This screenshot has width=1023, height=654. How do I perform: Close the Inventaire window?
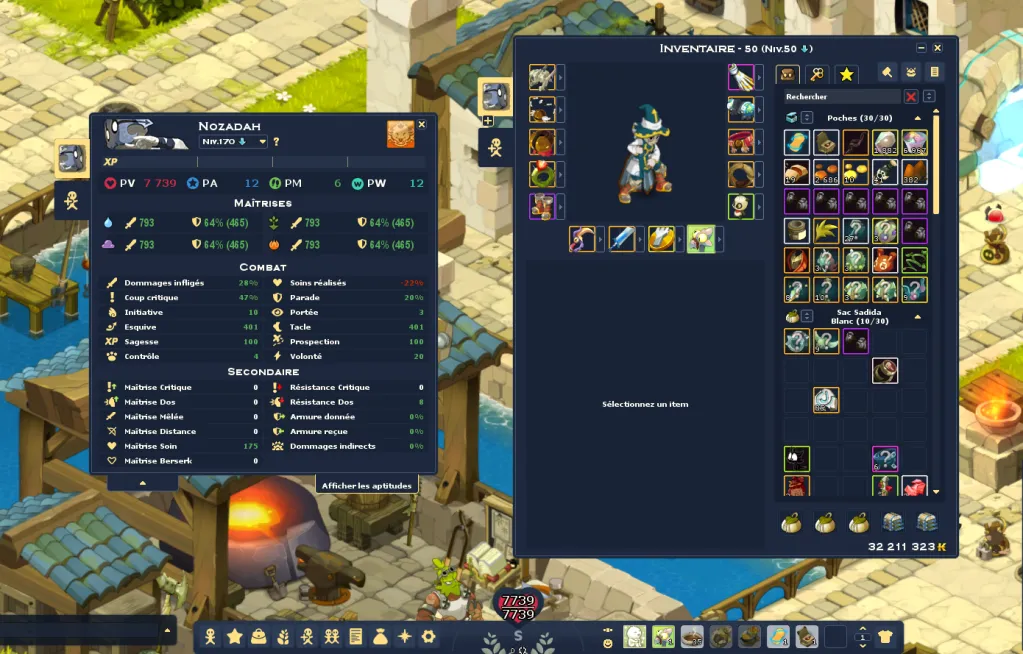tap(937, 48)
